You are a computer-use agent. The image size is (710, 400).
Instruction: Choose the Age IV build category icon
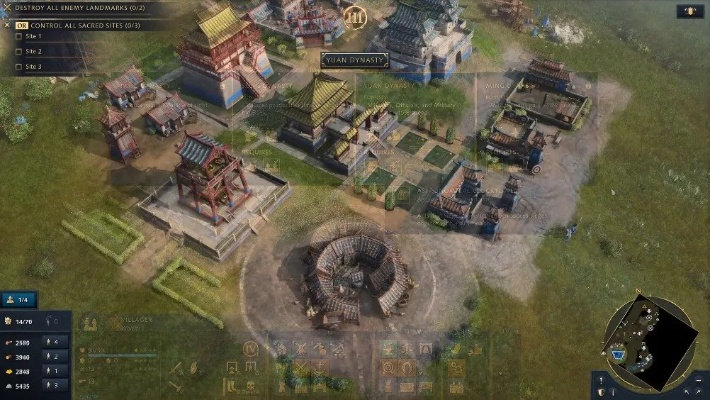[251, 348]
